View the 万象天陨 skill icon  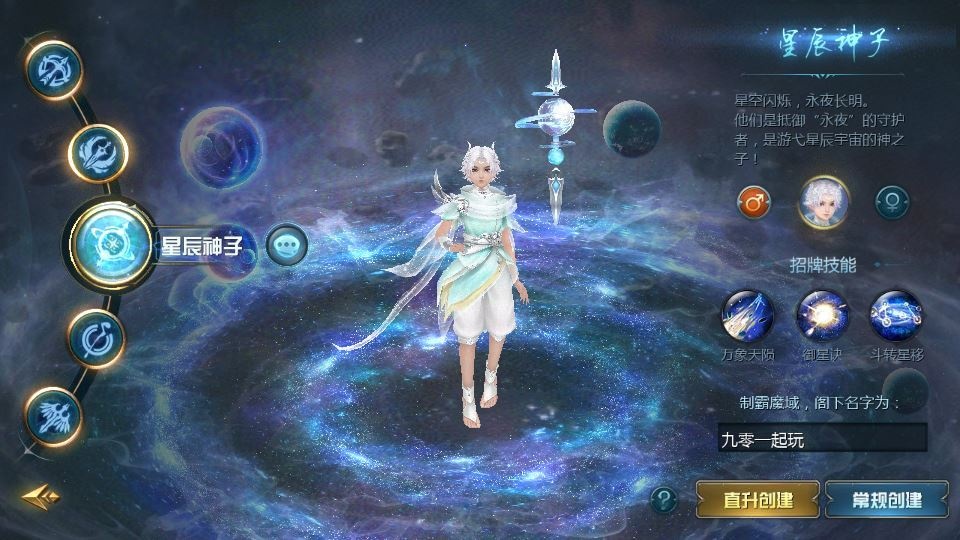click(748, 316)
